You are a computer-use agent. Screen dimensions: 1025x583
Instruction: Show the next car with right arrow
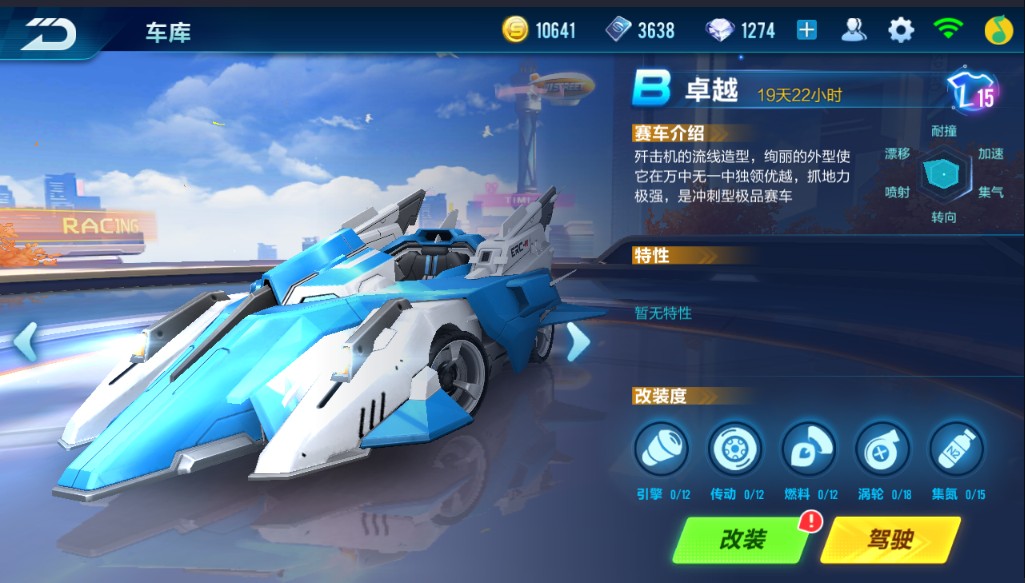click(x=578, y=342)
